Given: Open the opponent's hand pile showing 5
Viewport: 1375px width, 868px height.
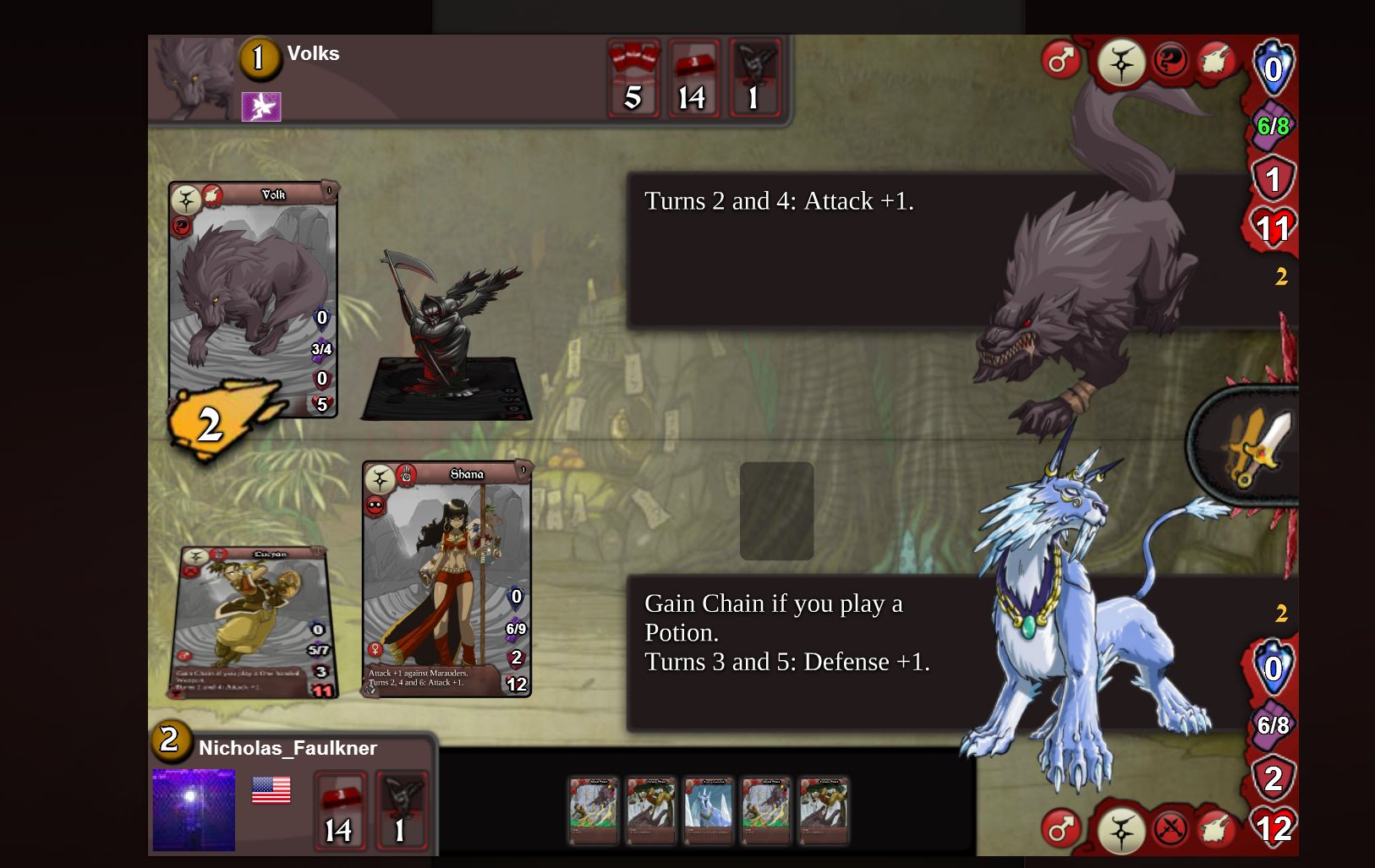Looking at the screenshot, I should tap(633, 79).
